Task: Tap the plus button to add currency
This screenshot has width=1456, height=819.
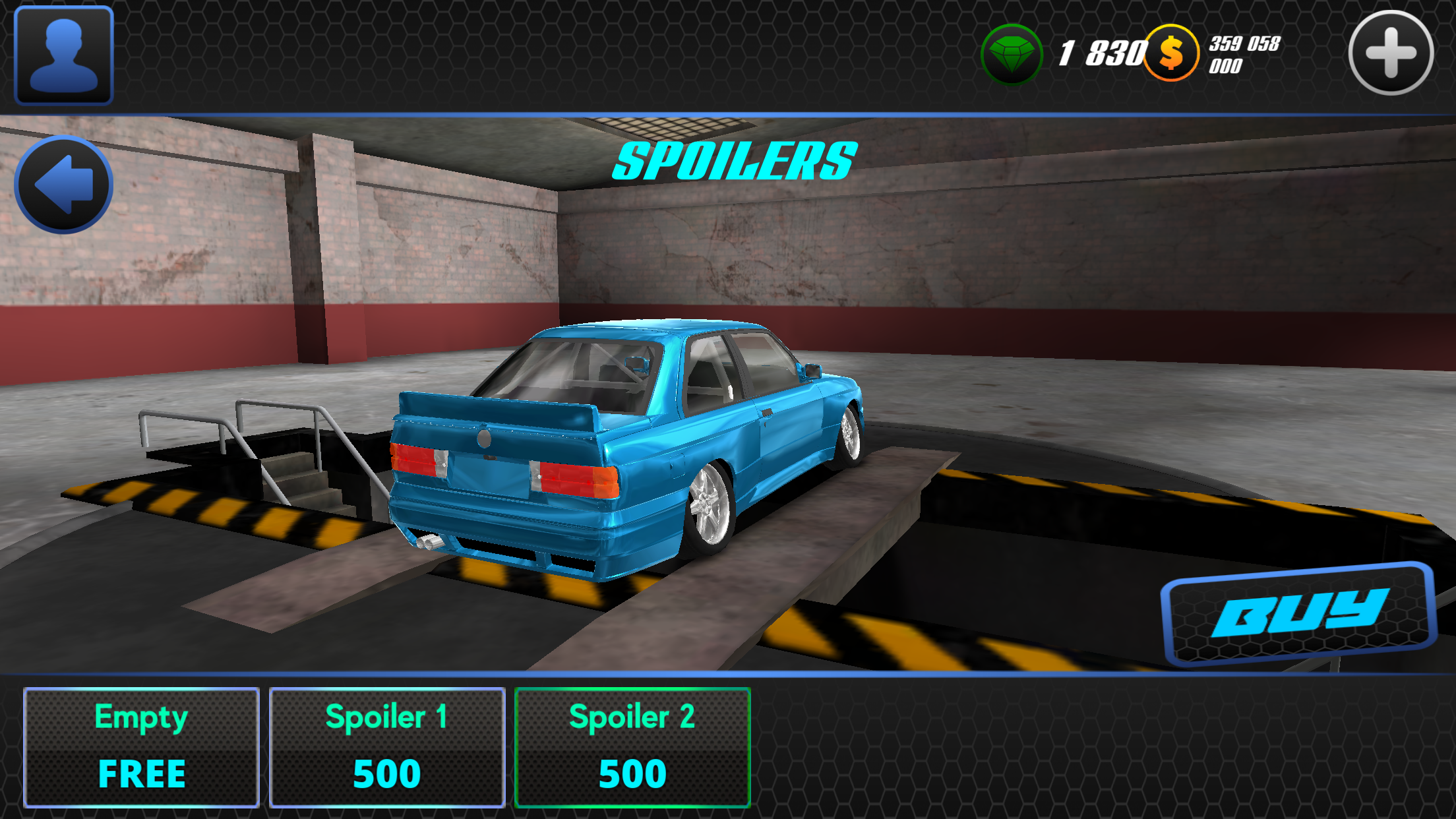Action: click(1391, 53)
